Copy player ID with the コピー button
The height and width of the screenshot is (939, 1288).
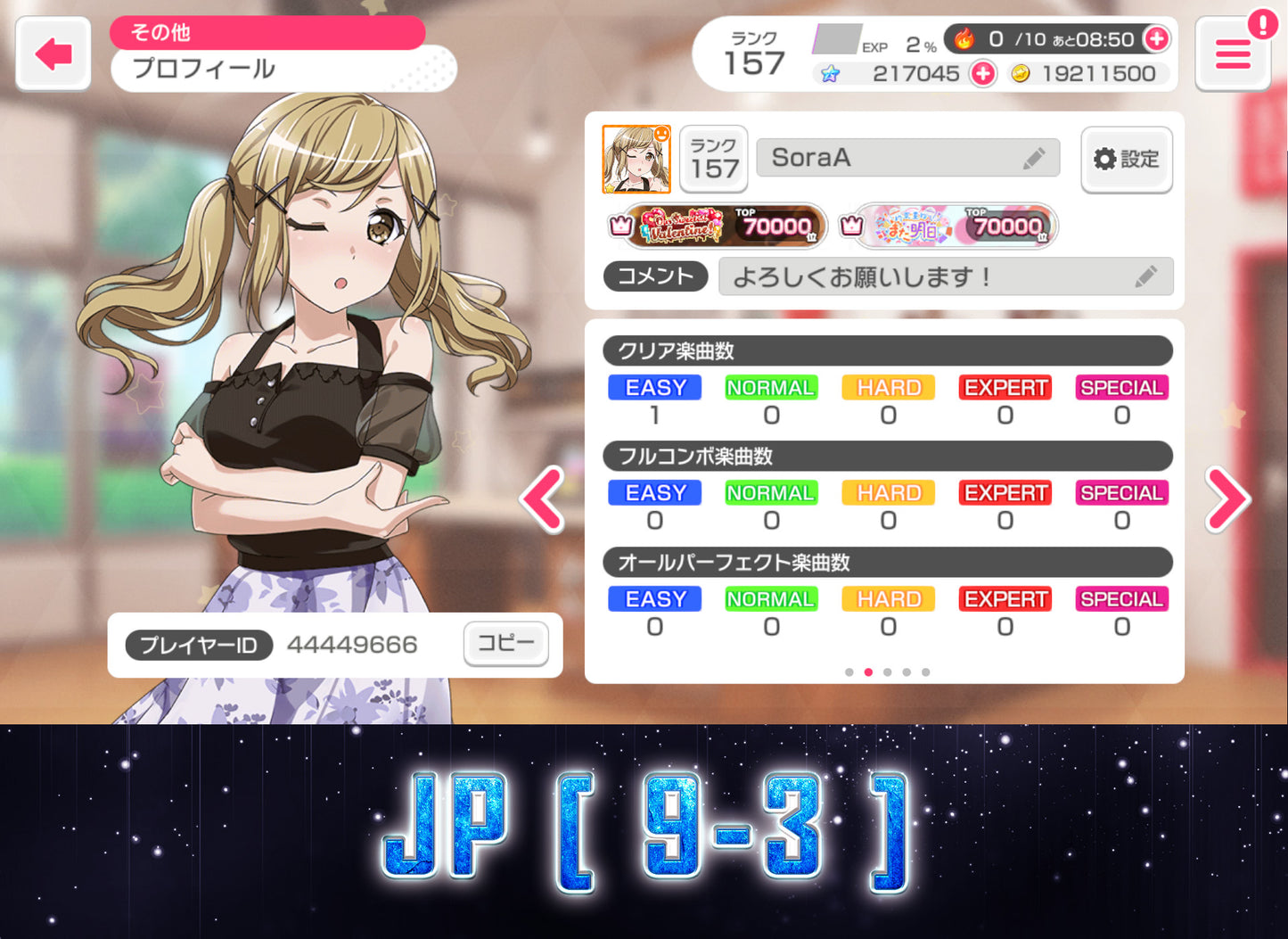(x=505, y=644)
